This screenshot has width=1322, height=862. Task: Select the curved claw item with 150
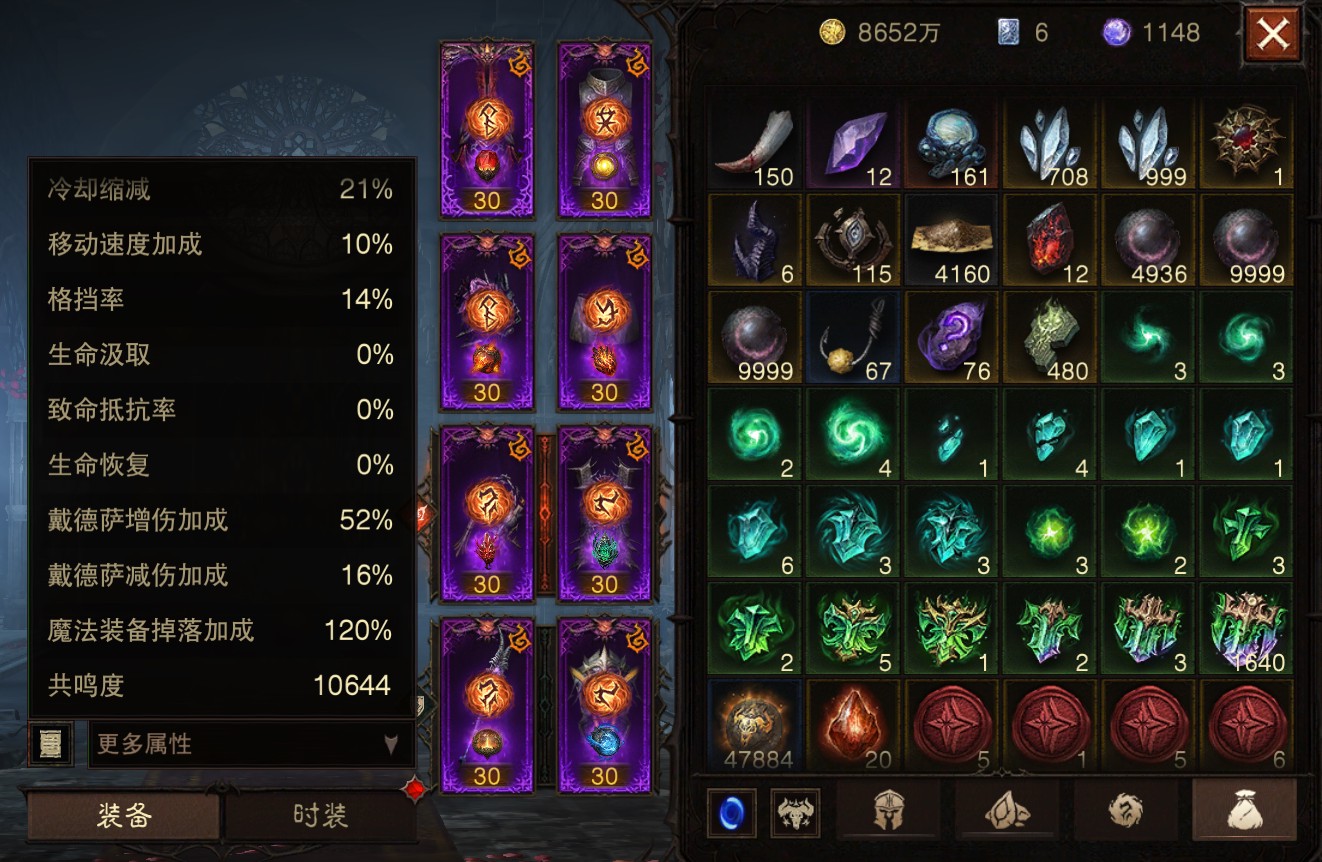(x=755, y=145)
